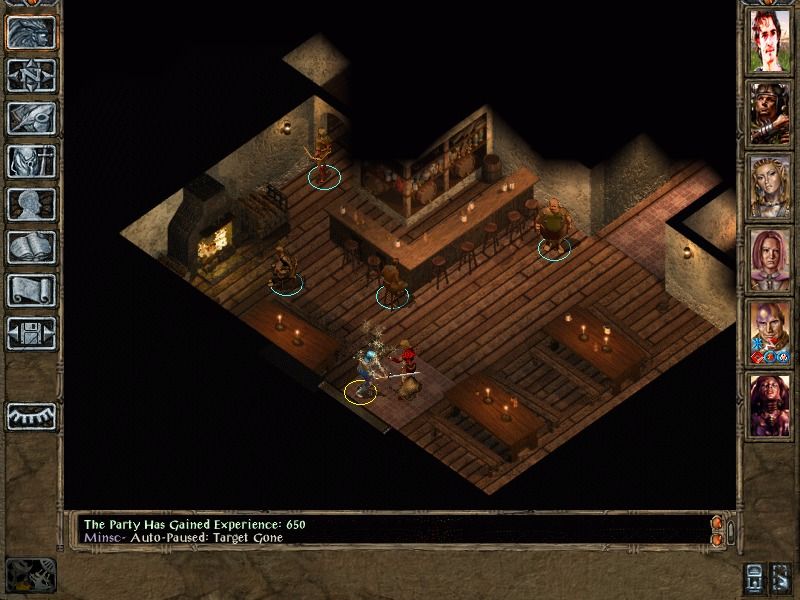800x600 pixels.
Task: Select the helmeted warrior's portrait
Action: 771,114
